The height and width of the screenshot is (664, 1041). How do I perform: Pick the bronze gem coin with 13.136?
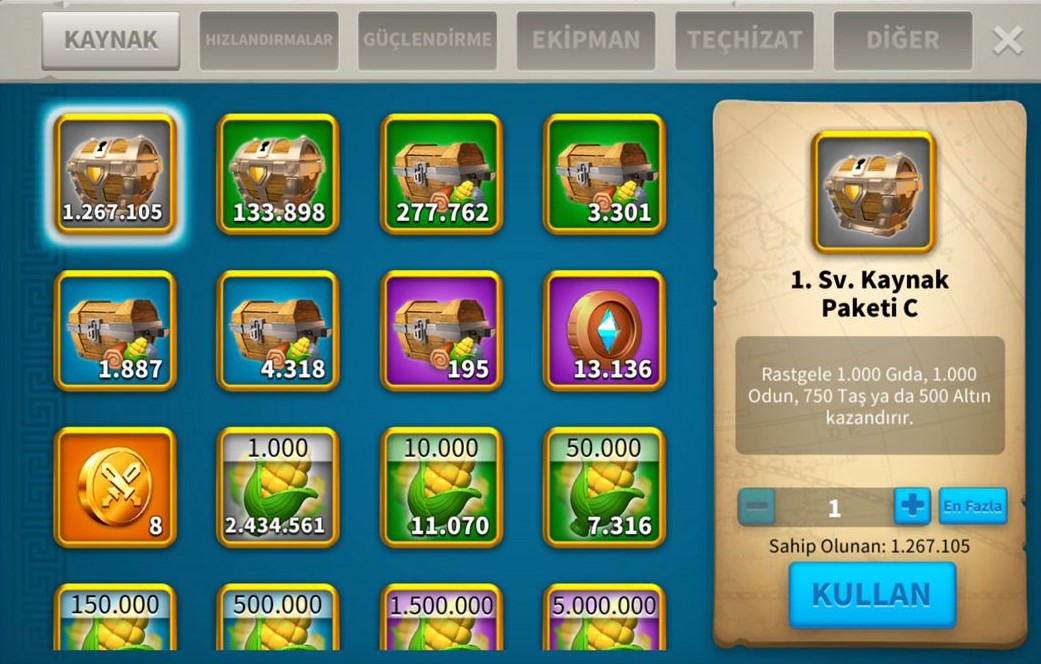point(604,330)
